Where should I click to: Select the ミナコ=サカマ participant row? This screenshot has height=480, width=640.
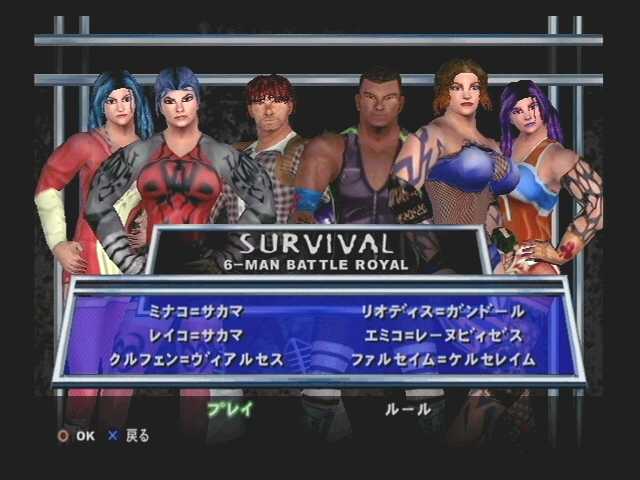click(x=190, y=311)
